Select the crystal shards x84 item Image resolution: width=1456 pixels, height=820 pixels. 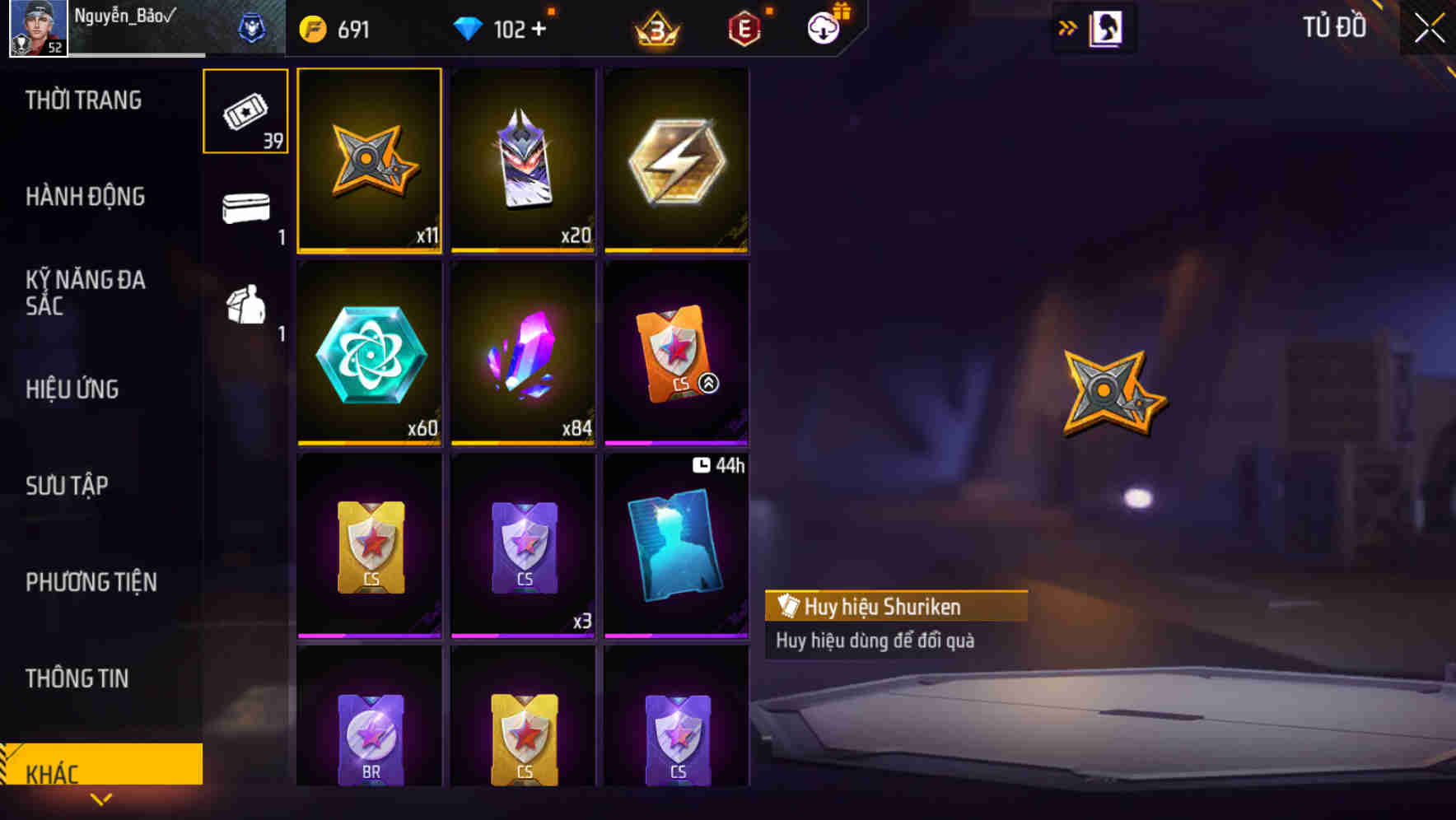523,354
